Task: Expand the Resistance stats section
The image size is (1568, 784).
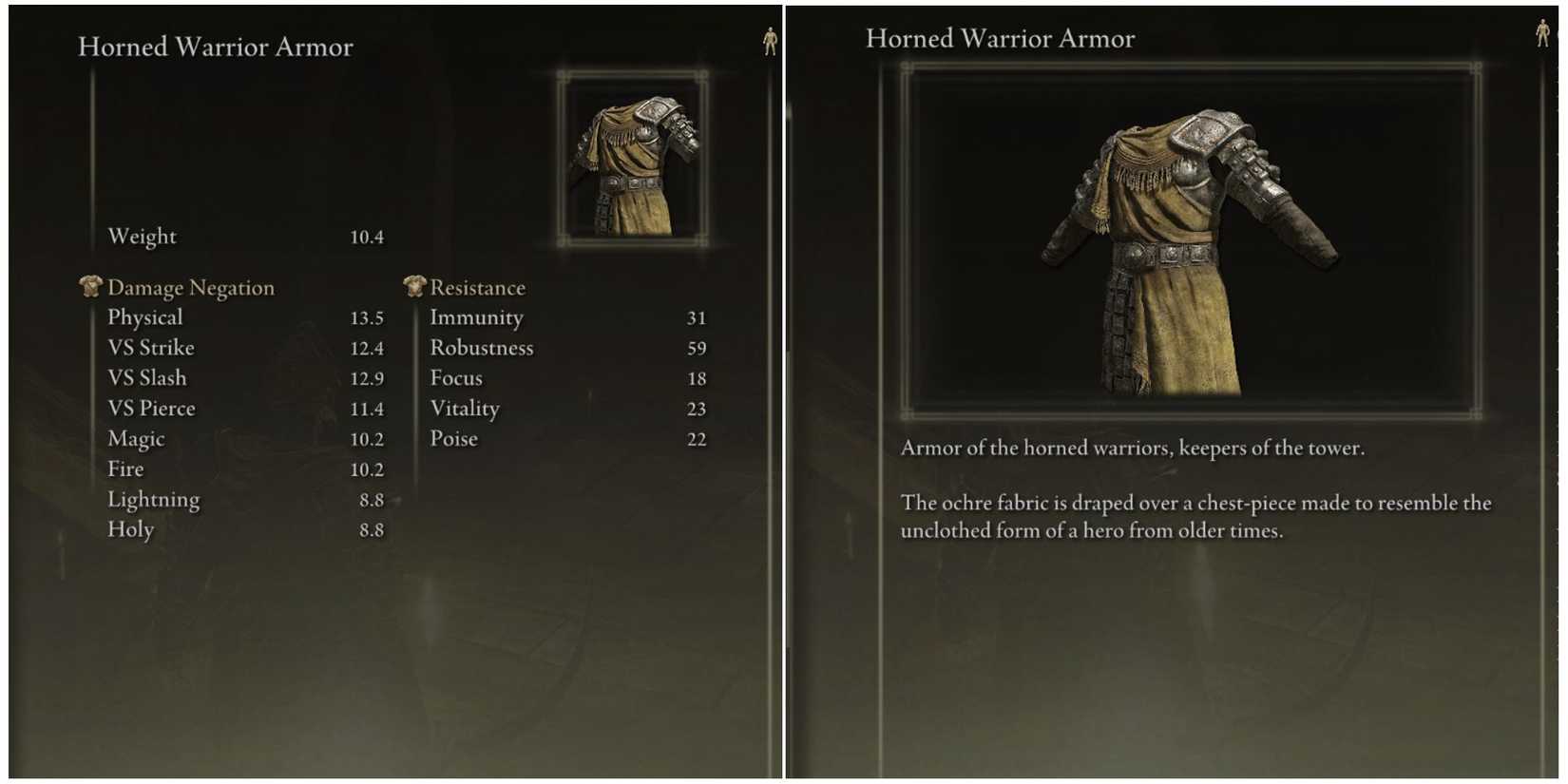Action: point(478,286)
